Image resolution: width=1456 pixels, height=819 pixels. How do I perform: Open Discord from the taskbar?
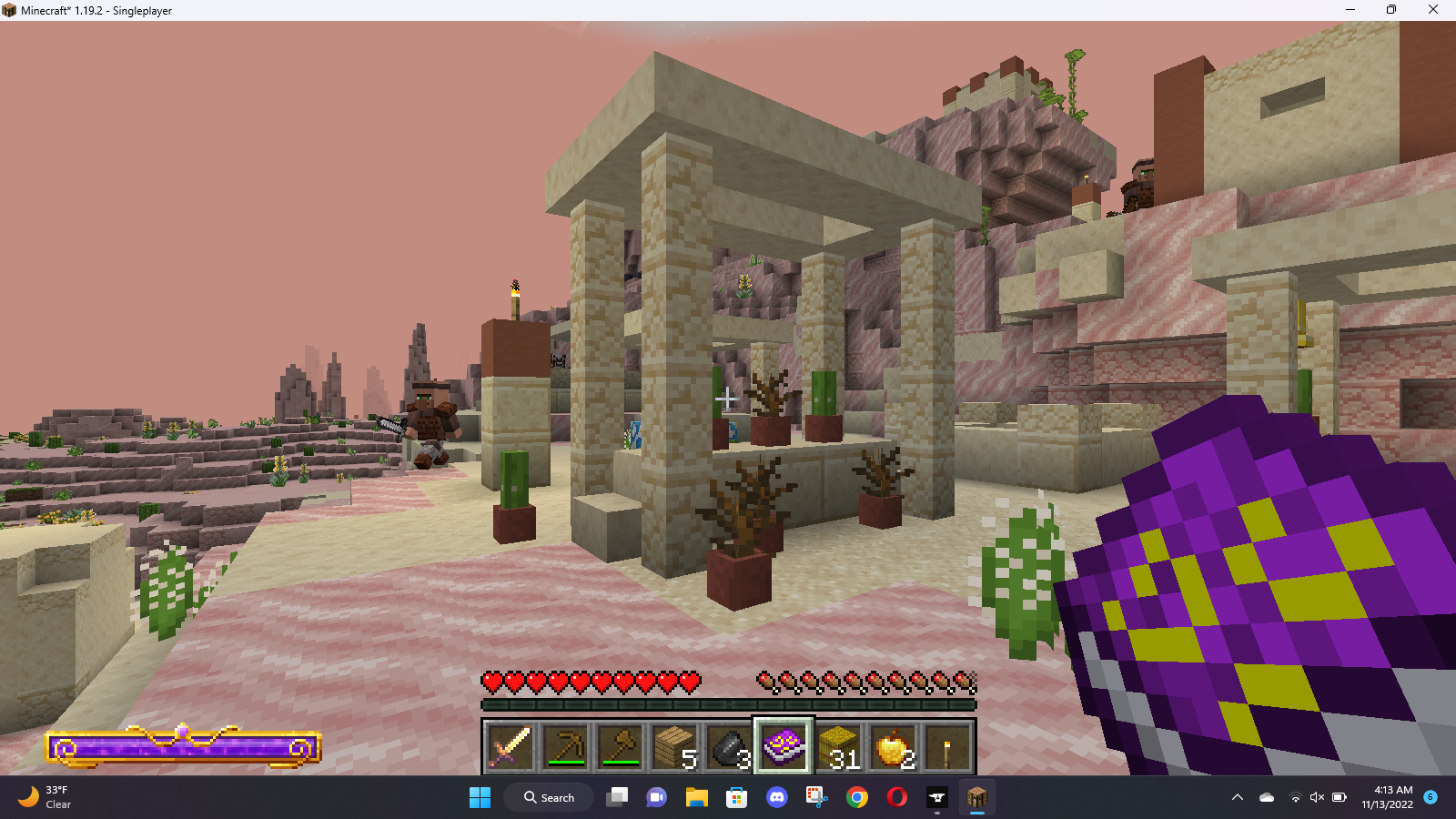point(775,797)
